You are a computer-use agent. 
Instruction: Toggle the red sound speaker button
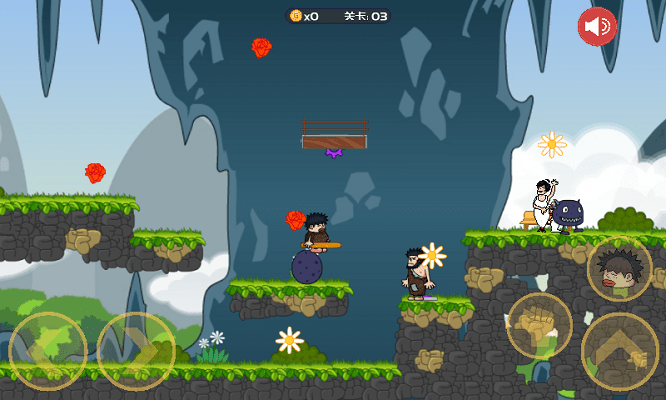click(x=597, y=26)
